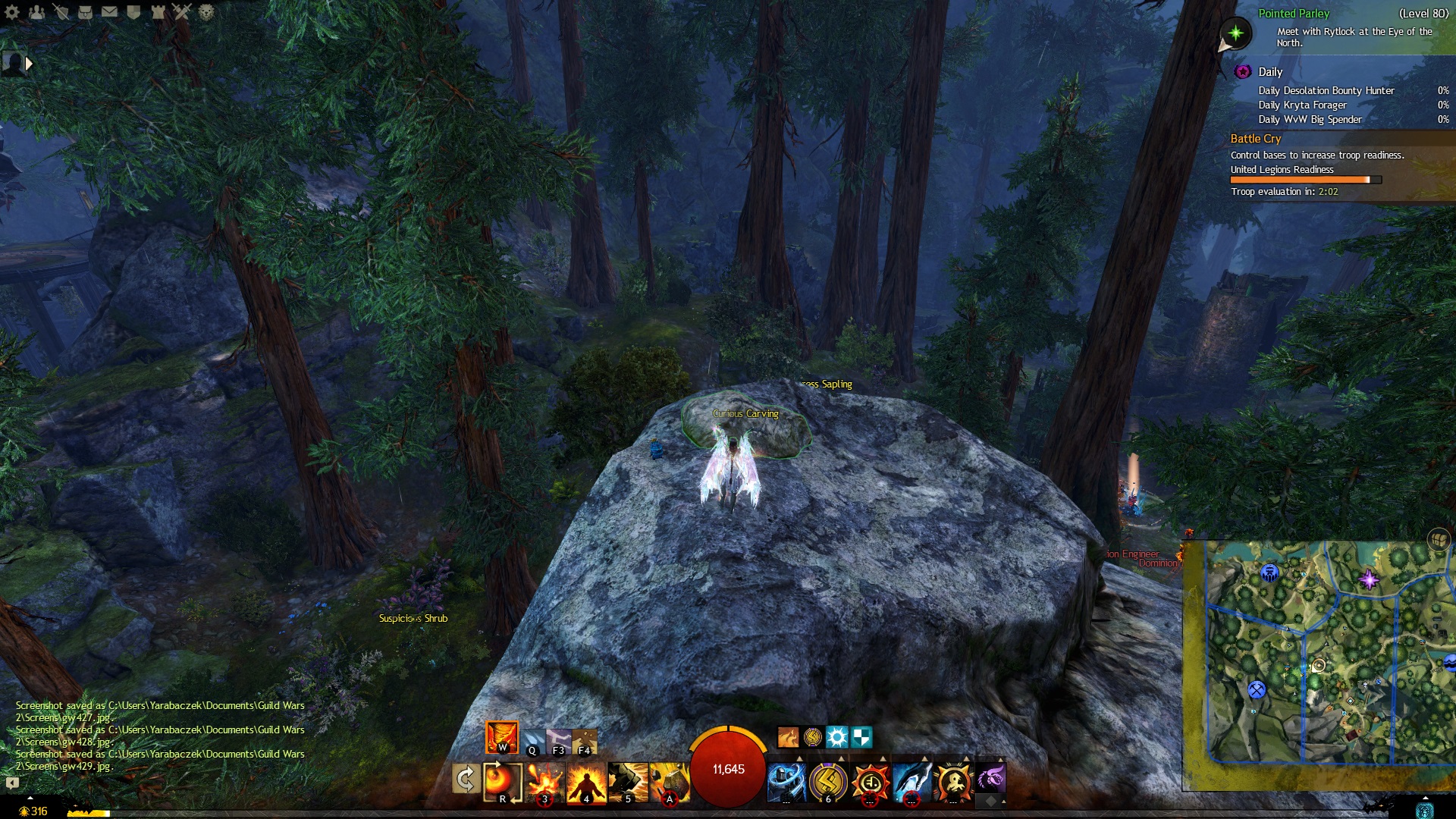Activate the yellow signet skill in slot 6
1456x819 pixels.
coord(828,782)
